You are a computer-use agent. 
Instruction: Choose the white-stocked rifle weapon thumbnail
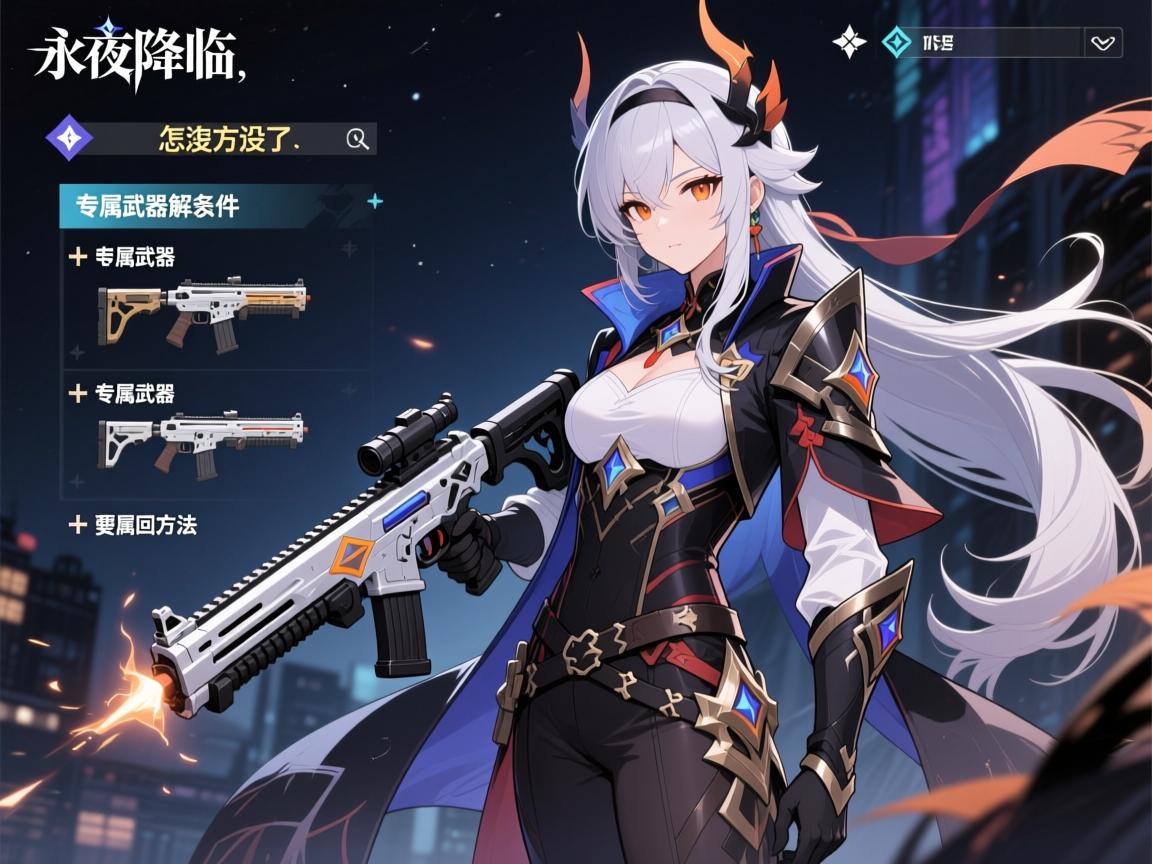coord(201,441)
